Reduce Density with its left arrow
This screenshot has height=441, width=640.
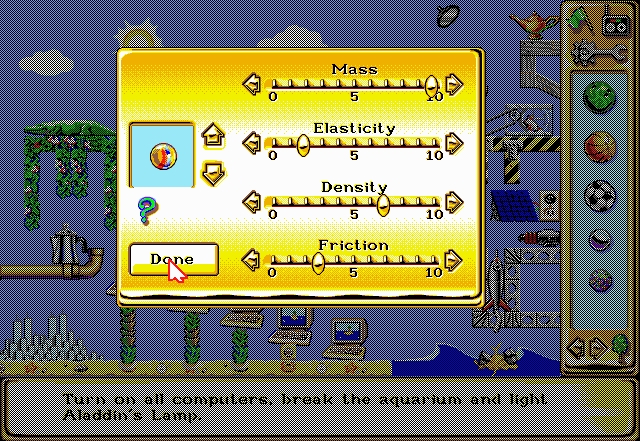tap(252, 202)
